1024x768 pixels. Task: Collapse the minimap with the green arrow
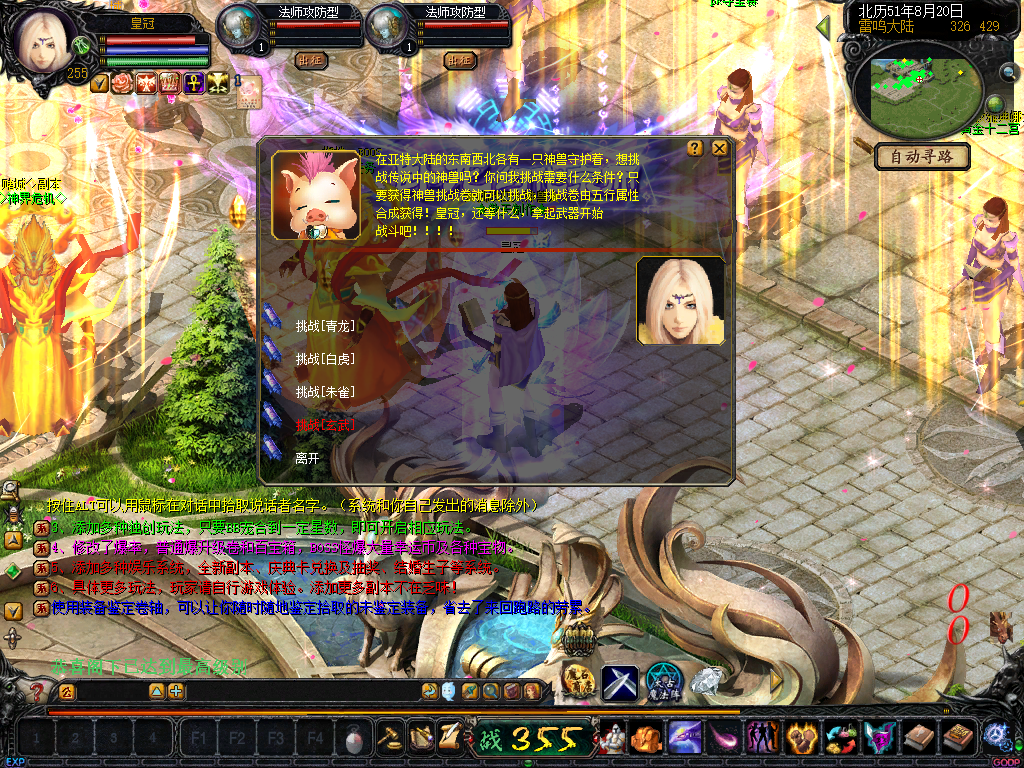pos(824,27)
